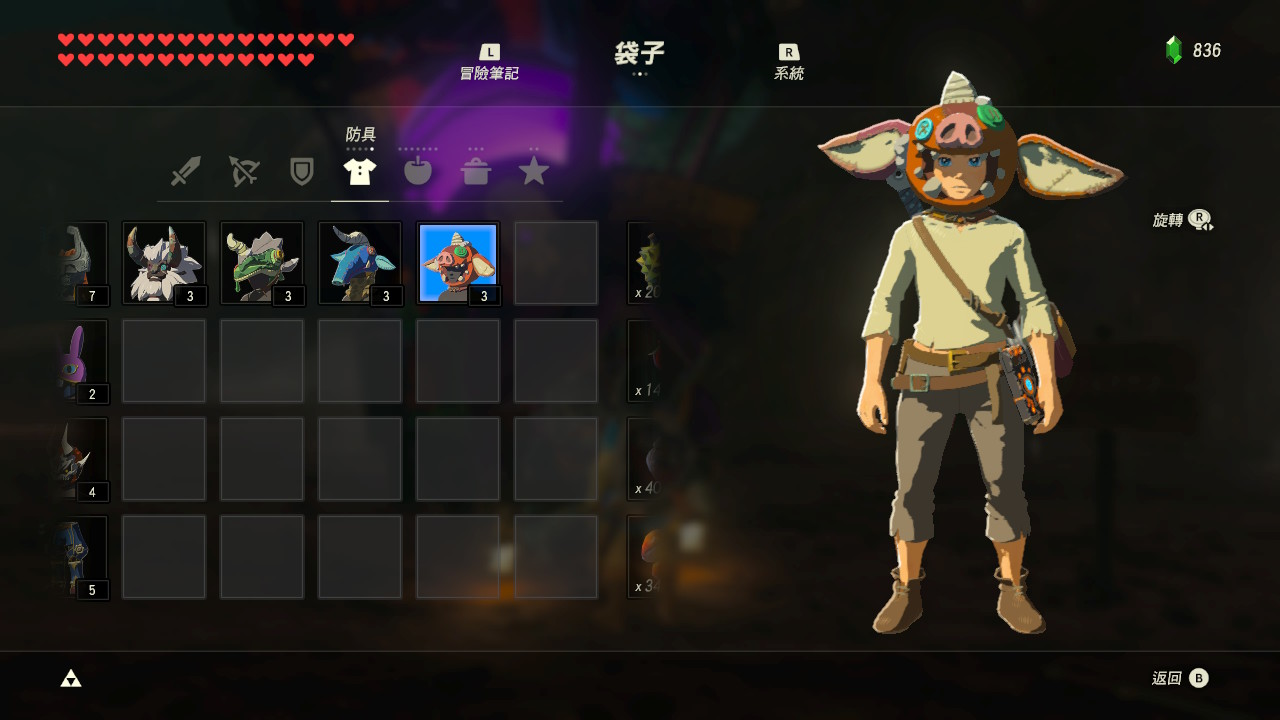Open the star key items category

534,170
